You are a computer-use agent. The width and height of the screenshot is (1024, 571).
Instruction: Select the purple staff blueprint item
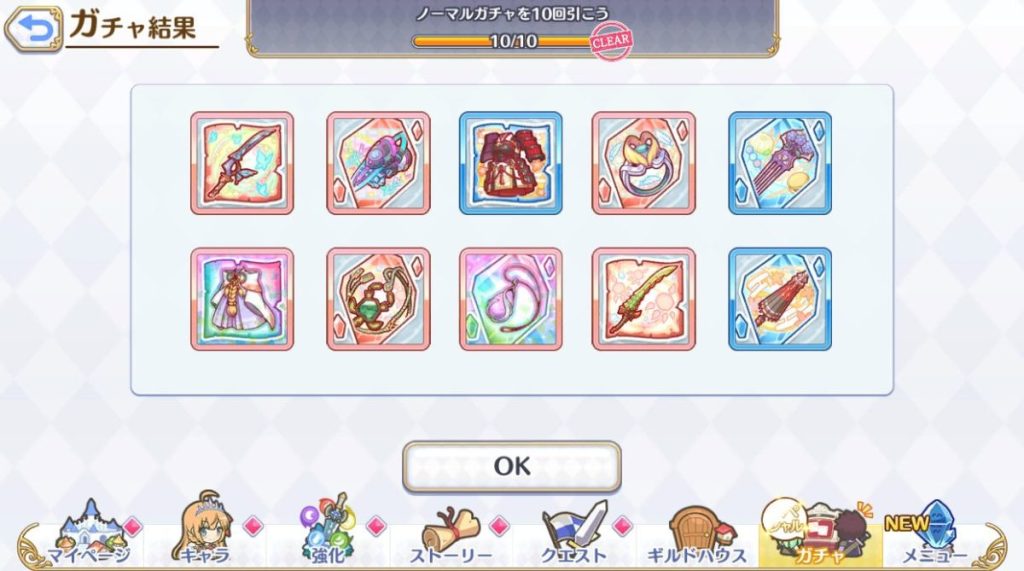[780, 162]
